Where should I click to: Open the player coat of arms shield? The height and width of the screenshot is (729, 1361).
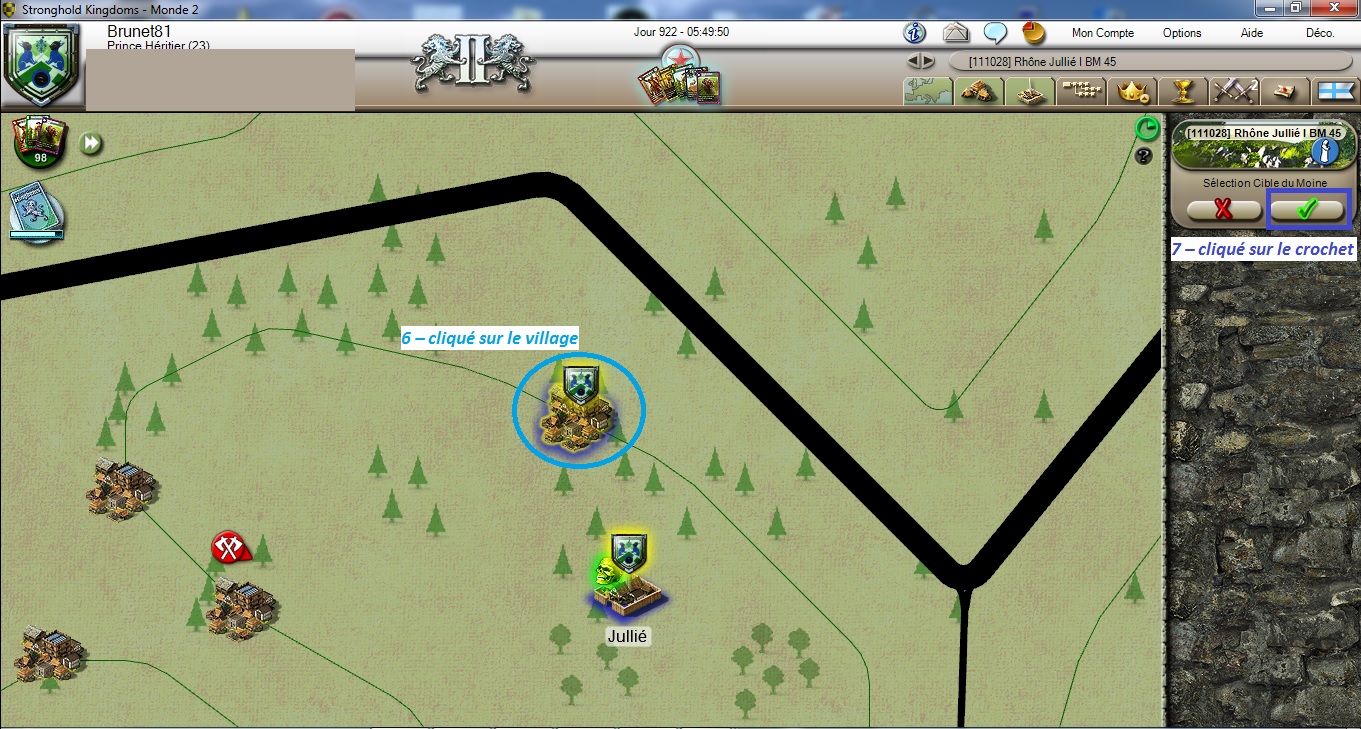(x=40, y=67)
